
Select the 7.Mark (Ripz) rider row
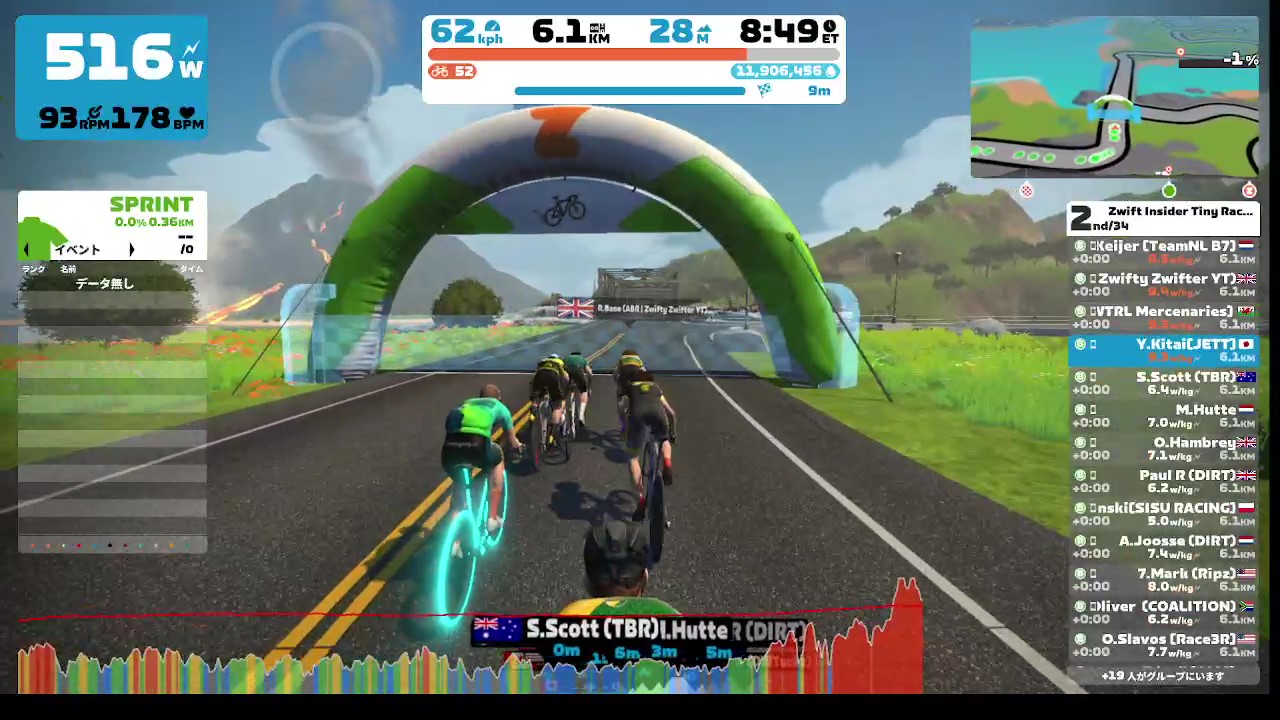coord(1163,580)
